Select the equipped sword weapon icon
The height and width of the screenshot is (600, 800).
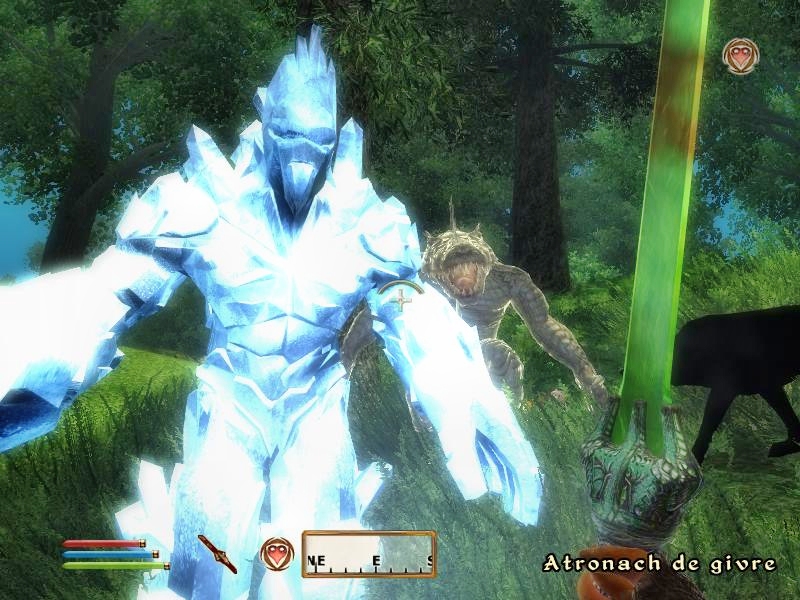tap(217, 553)
